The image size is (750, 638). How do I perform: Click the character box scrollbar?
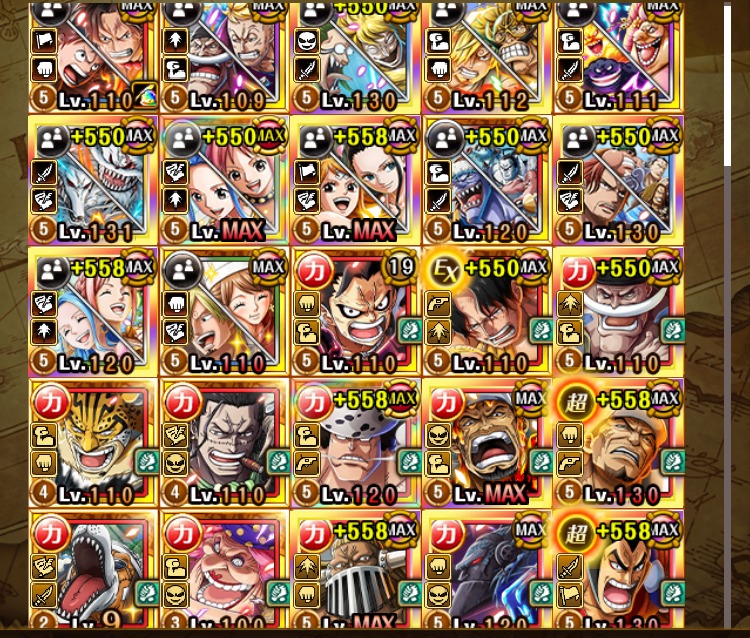[x=728, y=90]
